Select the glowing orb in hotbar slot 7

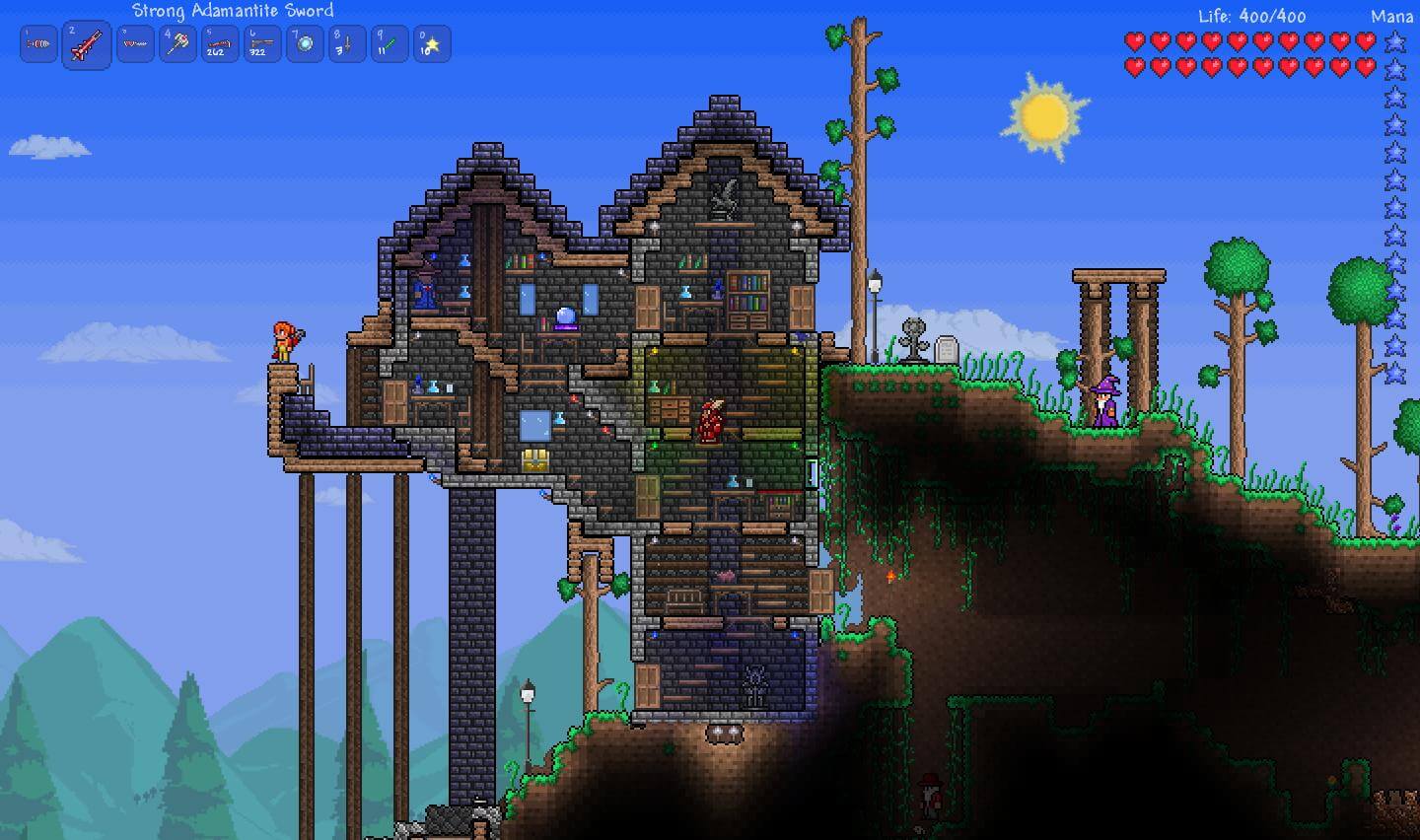coord(304,43)
